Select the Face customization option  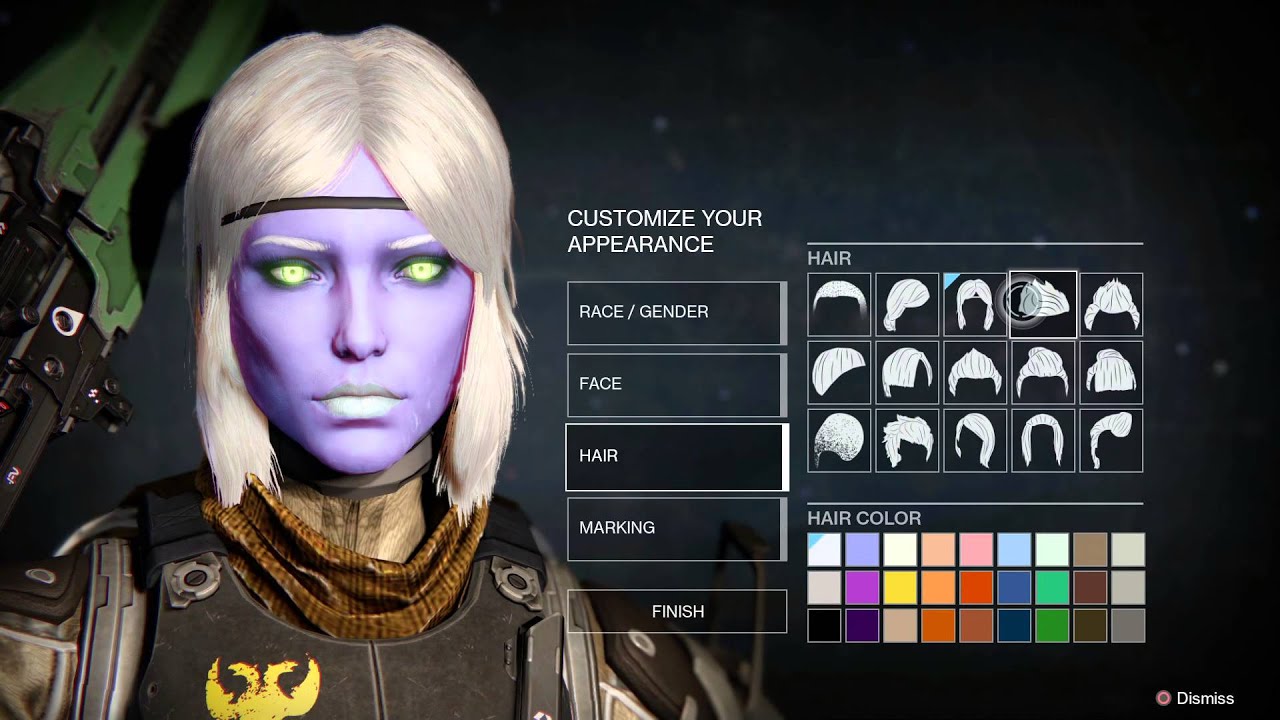(676, 384)
